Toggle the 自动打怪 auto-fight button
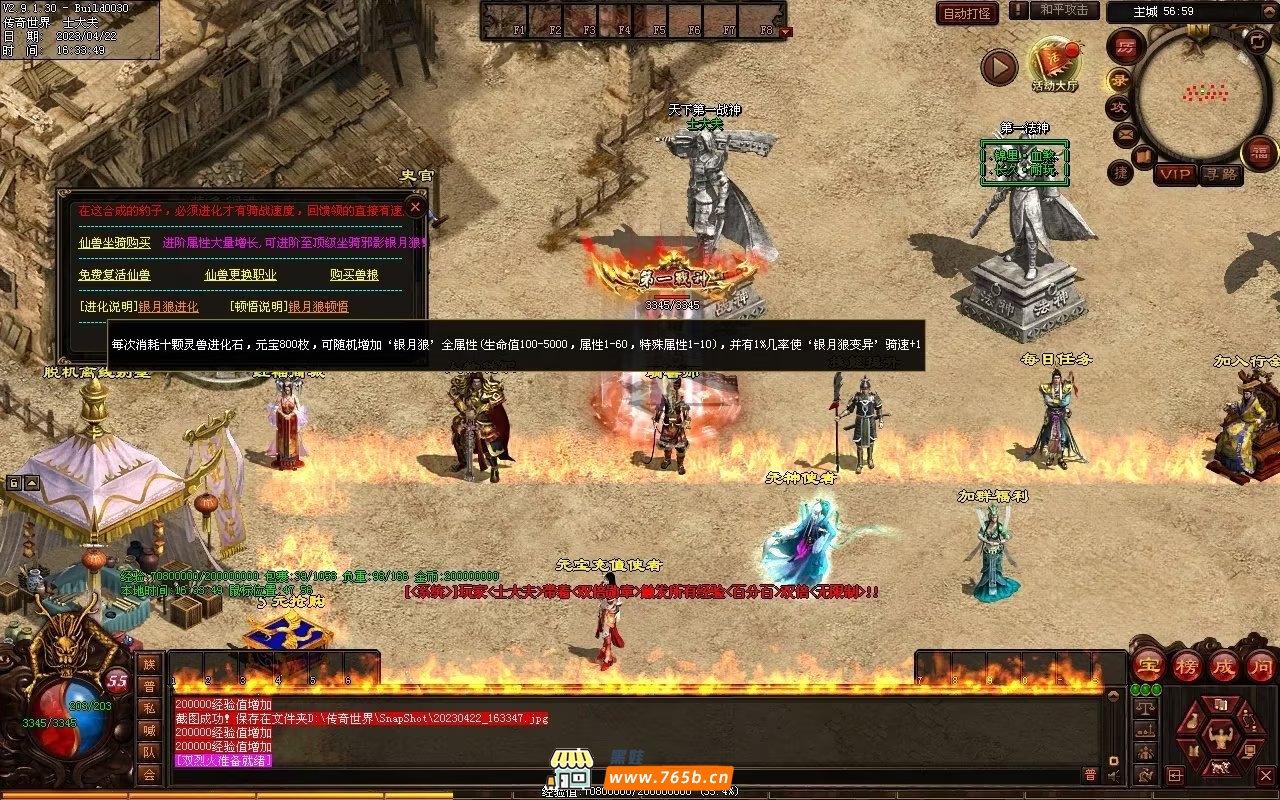The image size is (1280, 800). coord(967,13)
